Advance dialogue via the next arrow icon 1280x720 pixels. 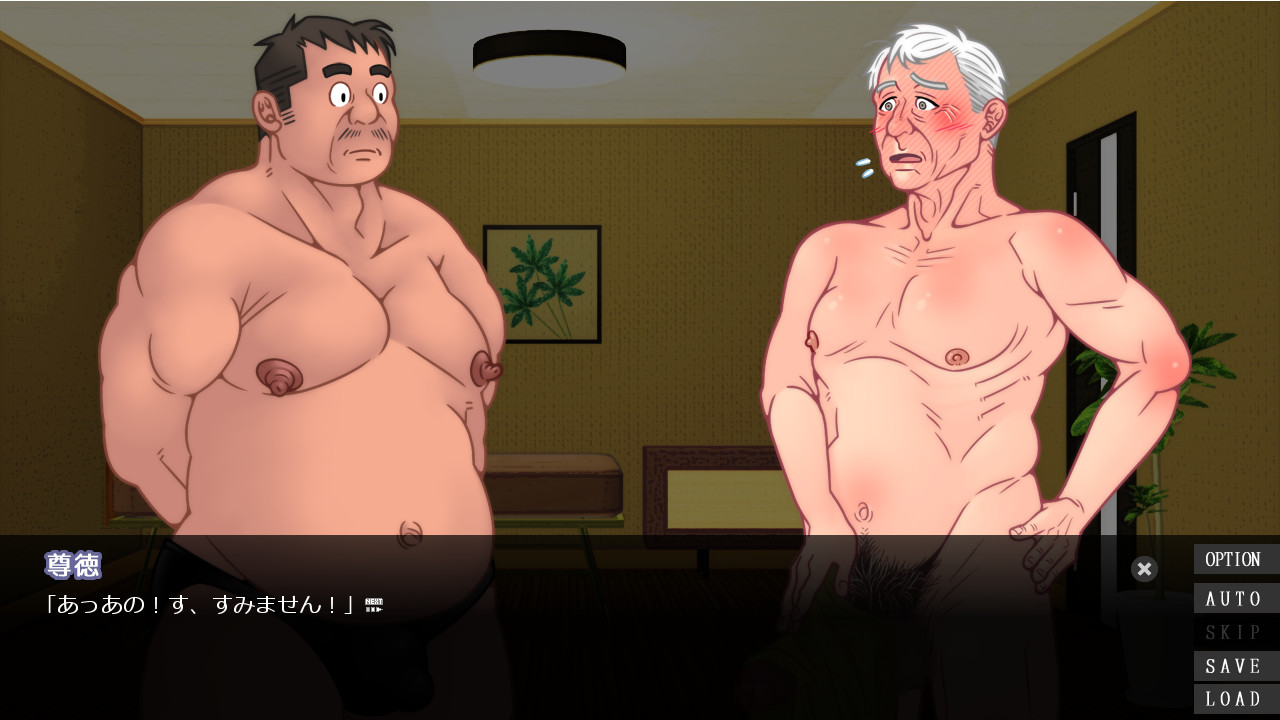374,604
